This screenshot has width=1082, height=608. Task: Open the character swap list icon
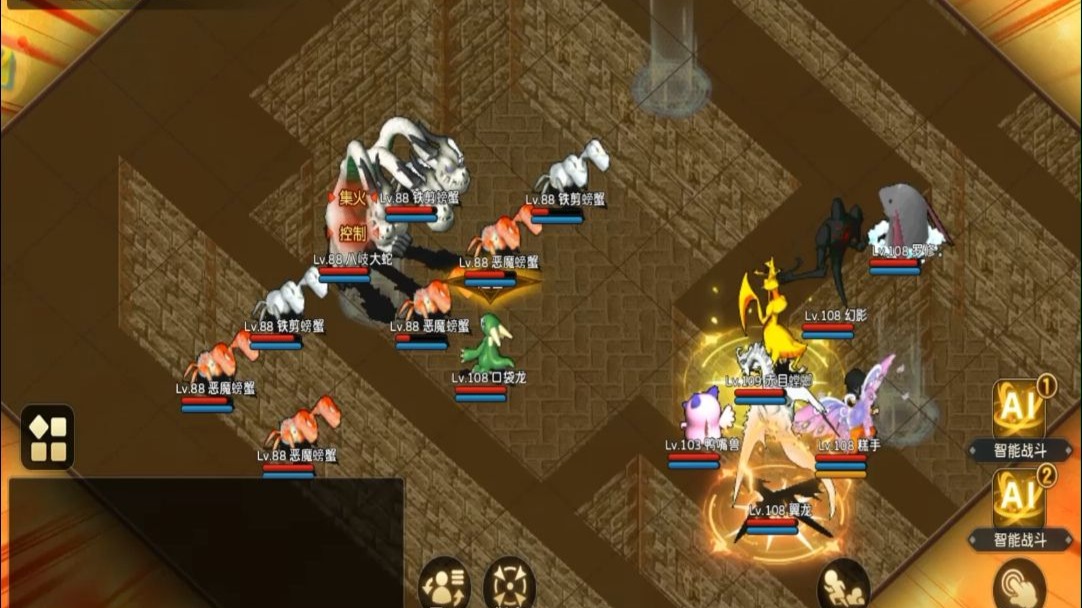[444, 584]
